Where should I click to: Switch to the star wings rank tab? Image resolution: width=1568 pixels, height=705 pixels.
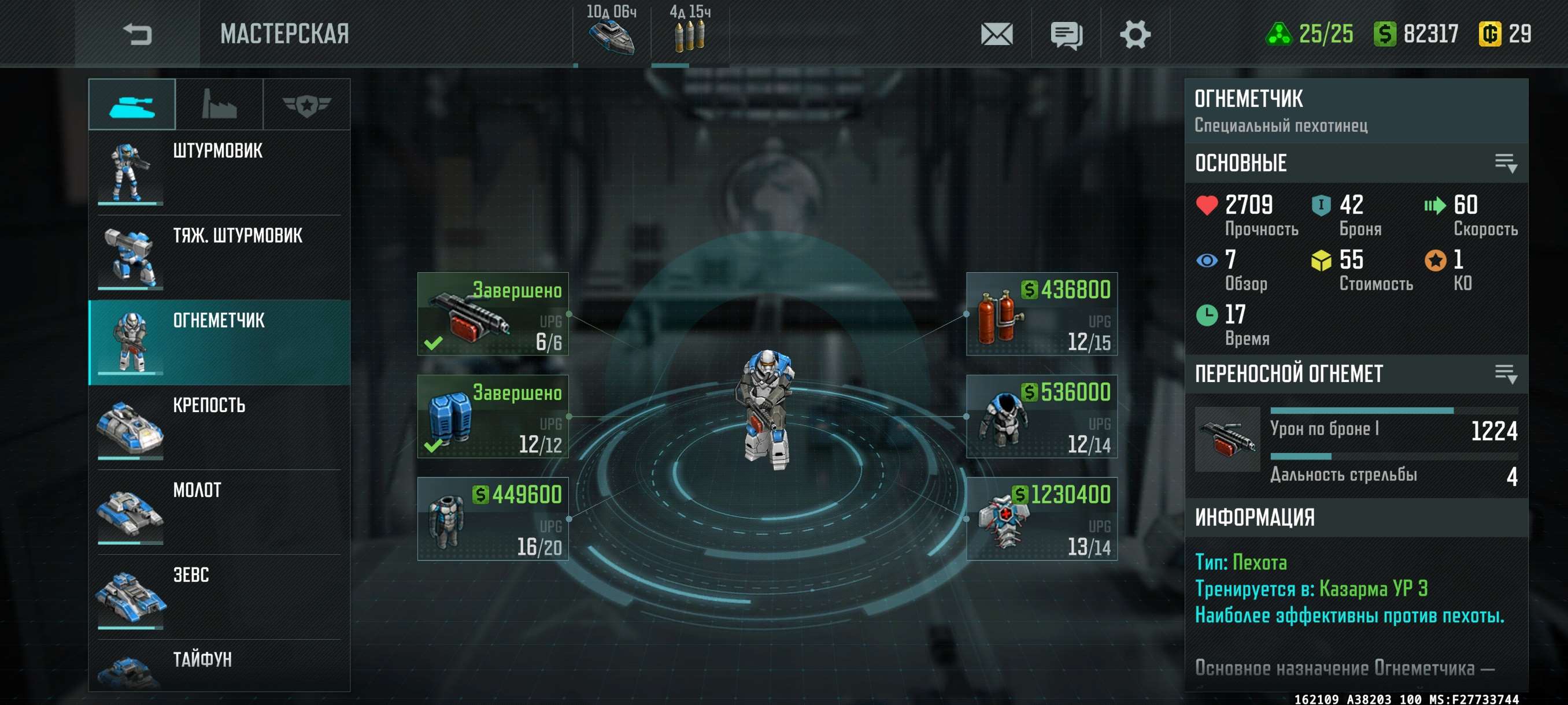306,105
